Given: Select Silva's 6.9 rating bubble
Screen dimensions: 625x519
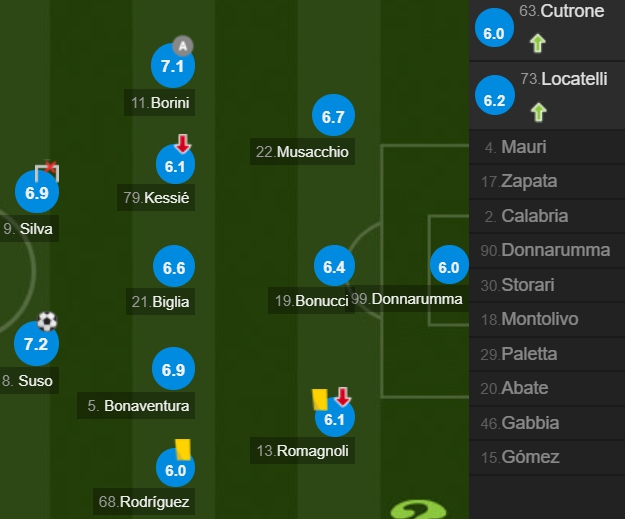Looking at the screenshot, I should [37, 193].
